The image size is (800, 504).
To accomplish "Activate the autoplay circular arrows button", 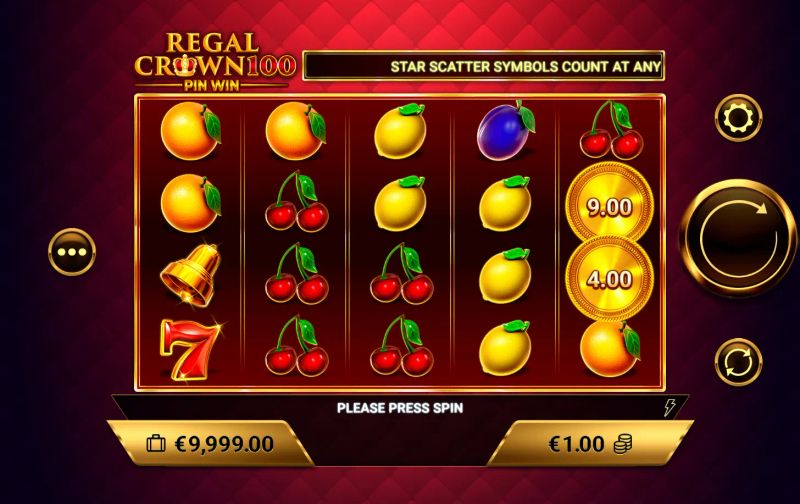I will pos(738,361).
